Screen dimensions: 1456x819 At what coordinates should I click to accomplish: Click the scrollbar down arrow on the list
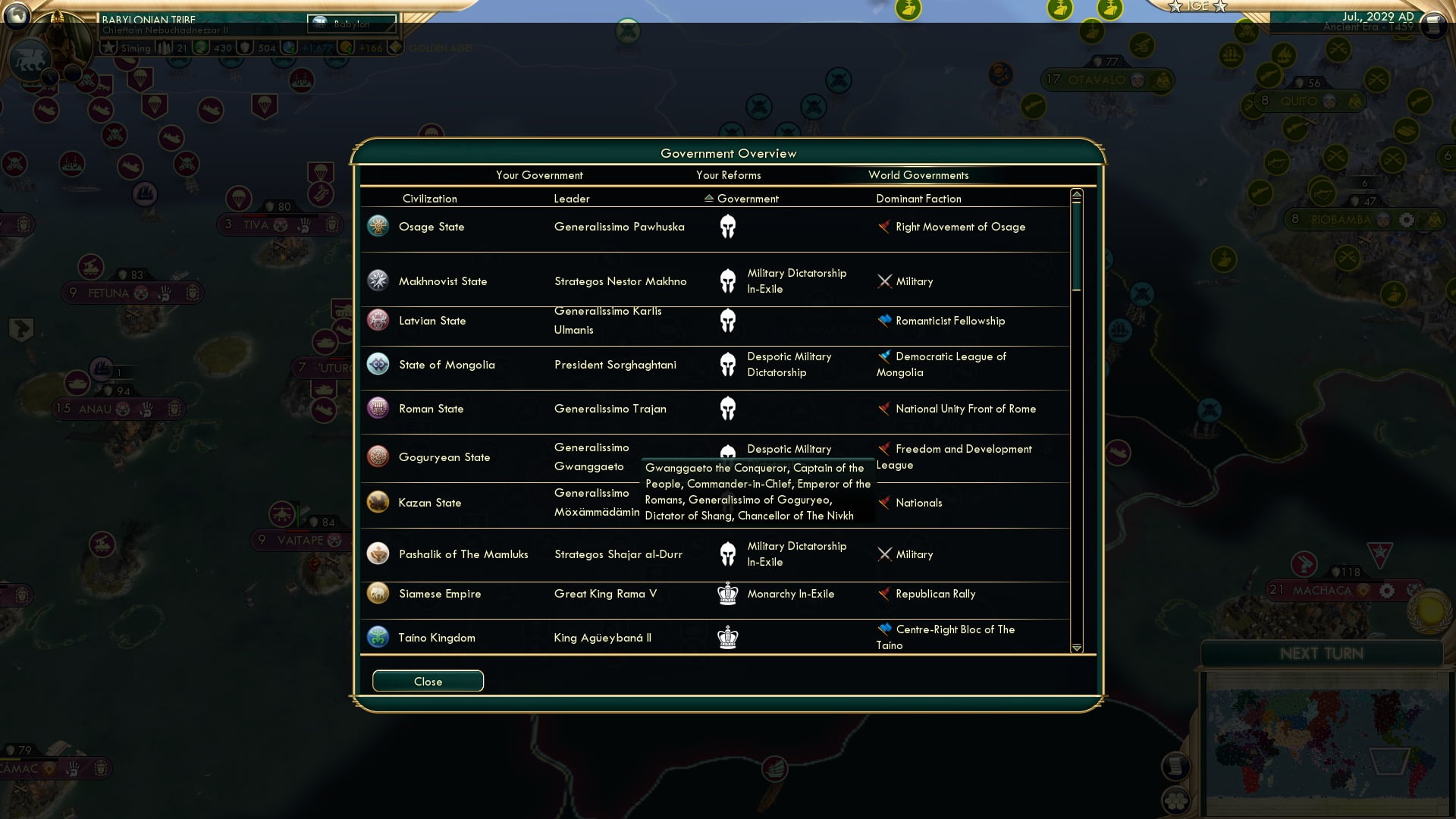(1076, 648)
